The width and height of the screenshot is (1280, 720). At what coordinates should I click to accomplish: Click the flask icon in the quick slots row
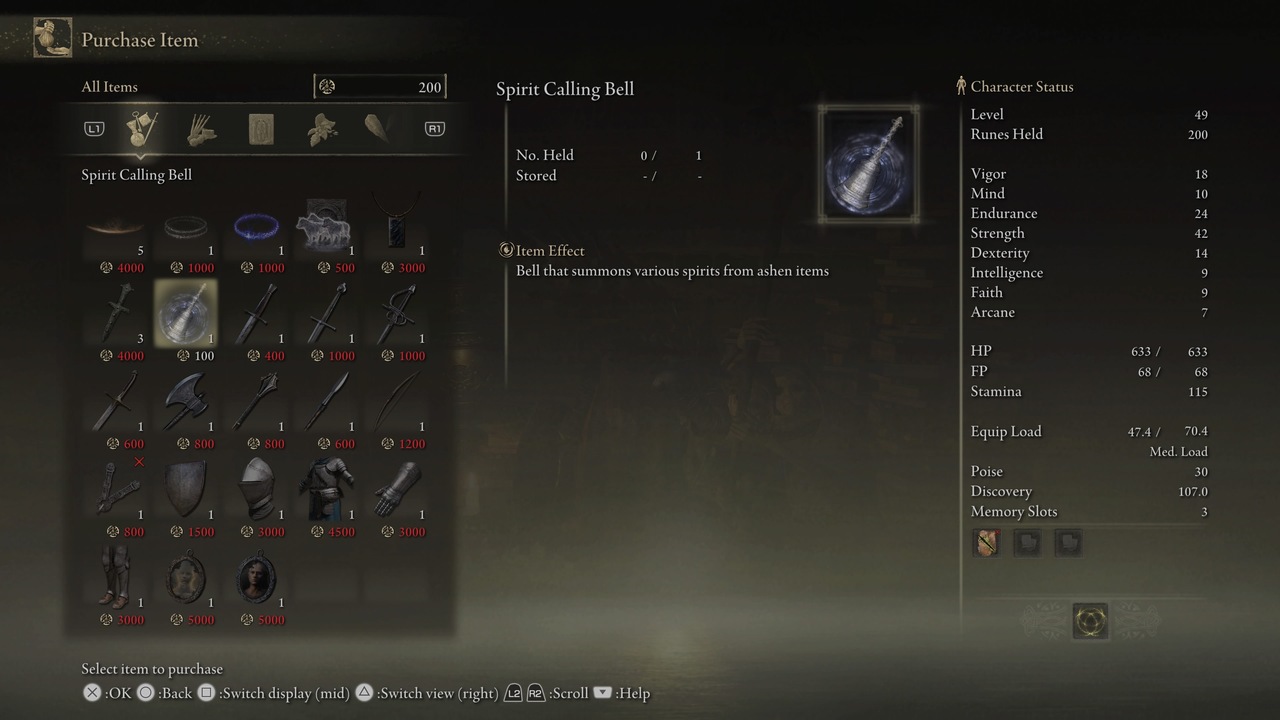coord(985,542)
